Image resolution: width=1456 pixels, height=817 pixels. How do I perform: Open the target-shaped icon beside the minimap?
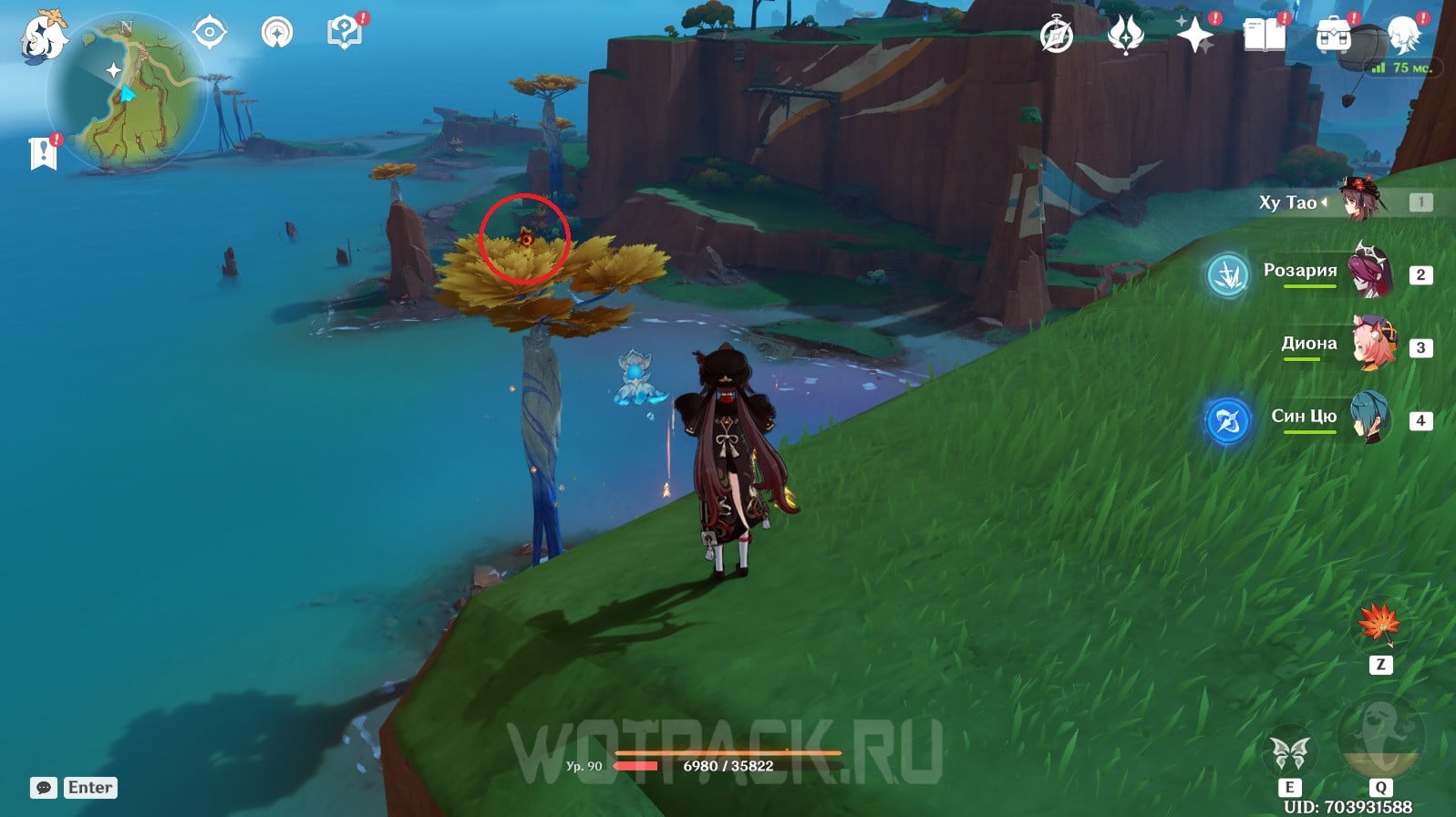(x=209, y=34)
